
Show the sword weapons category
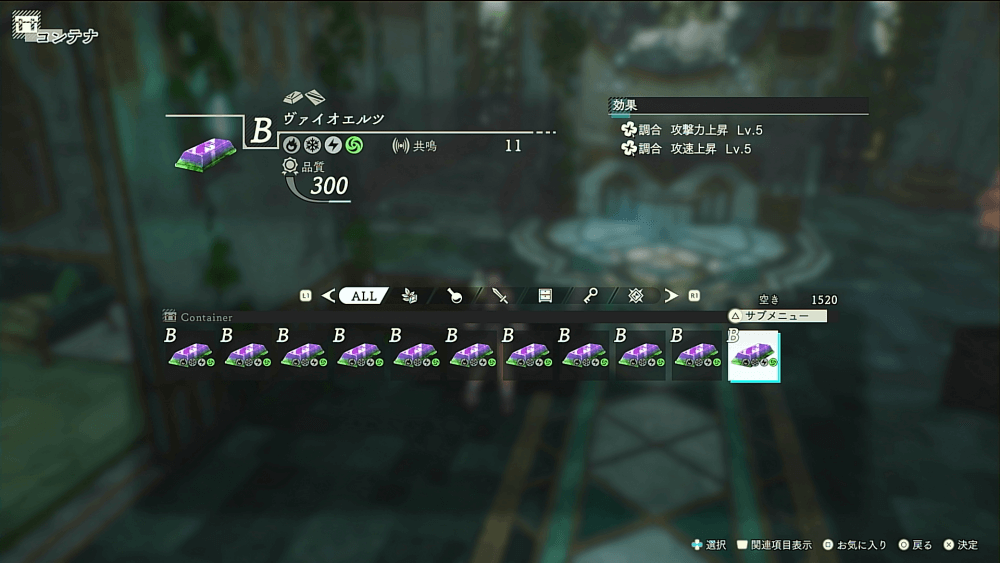(500, 296)
